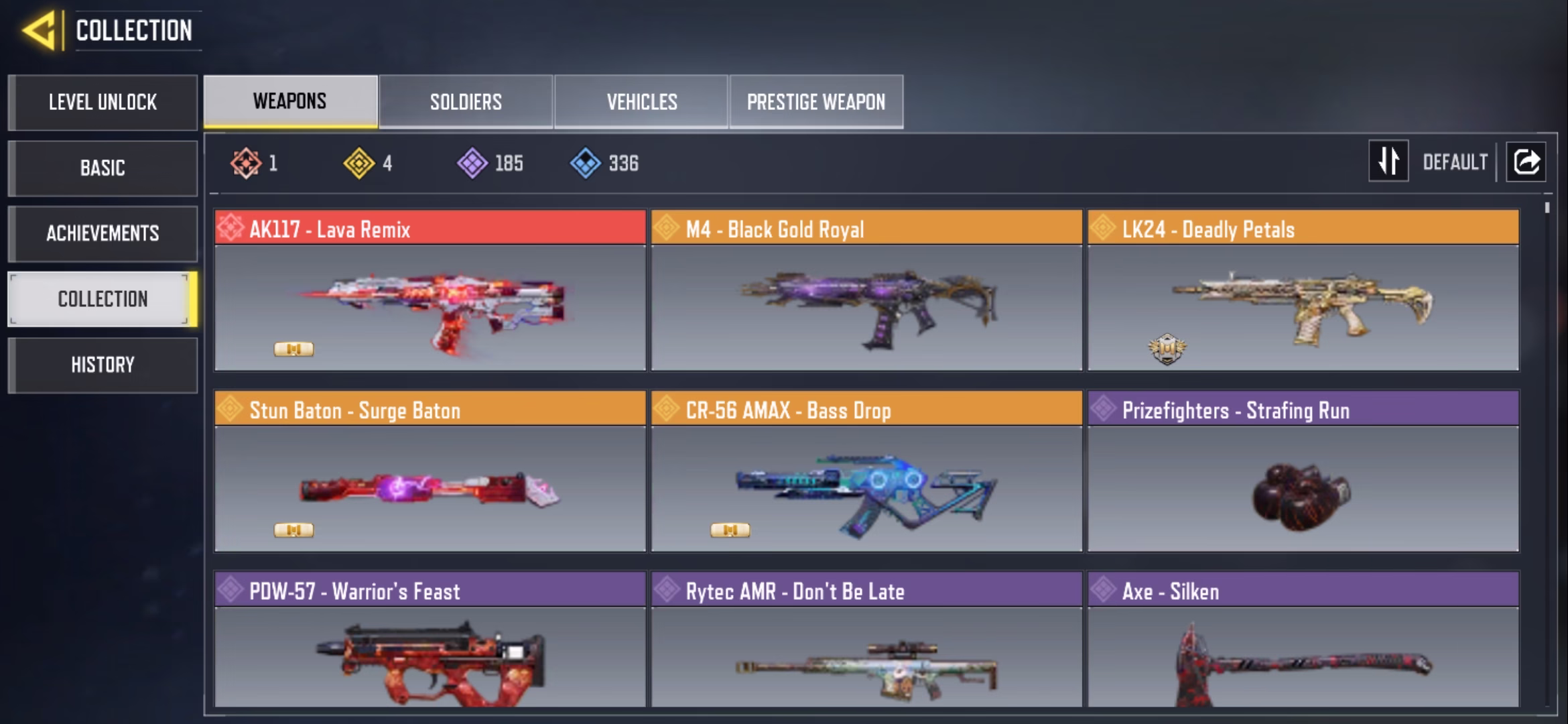Select the LK24 Deadly Petals card
The width and height of the screenshot is (1568, 724).
pyautogui.click(x=1303, y=291)
